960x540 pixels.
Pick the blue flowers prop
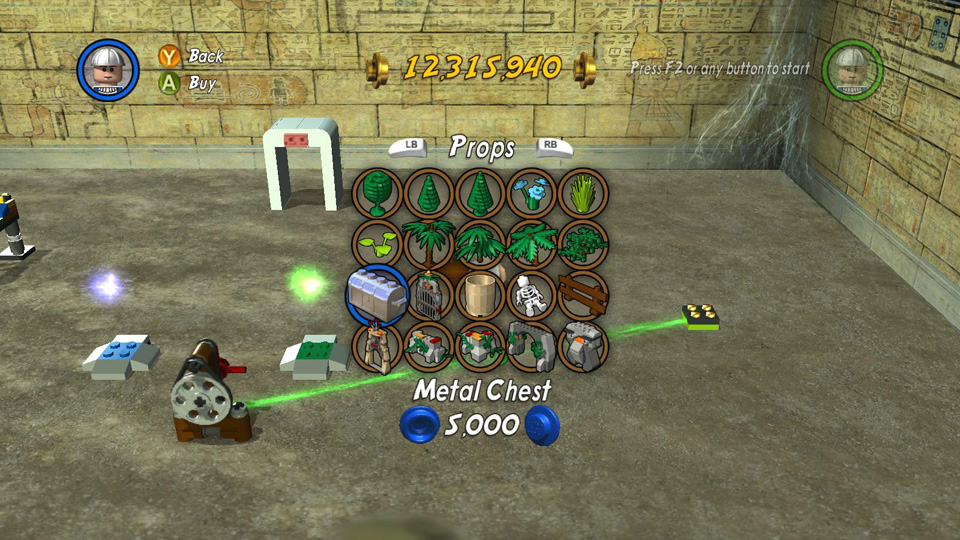530,192
